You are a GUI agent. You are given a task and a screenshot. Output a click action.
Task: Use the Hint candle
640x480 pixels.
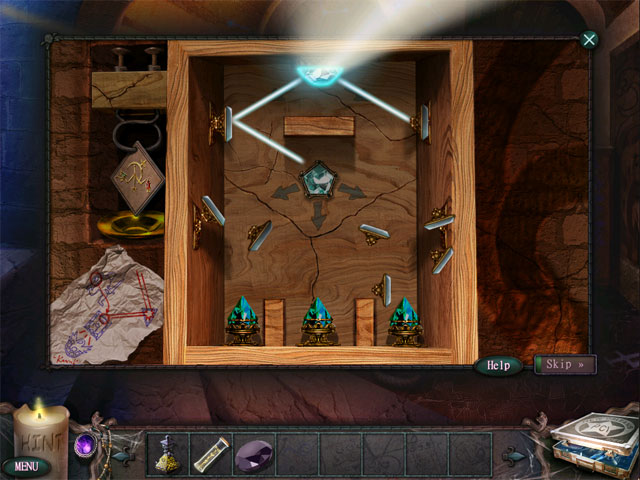(40, 433)
